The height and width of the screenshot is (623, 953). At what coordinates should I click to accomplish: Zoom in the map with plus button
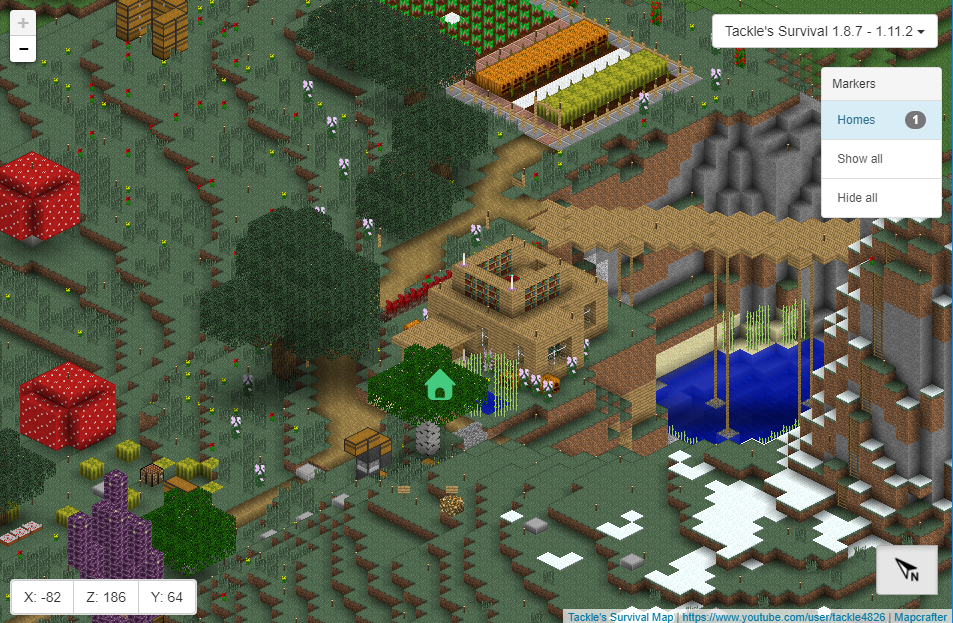click(23, 22)
